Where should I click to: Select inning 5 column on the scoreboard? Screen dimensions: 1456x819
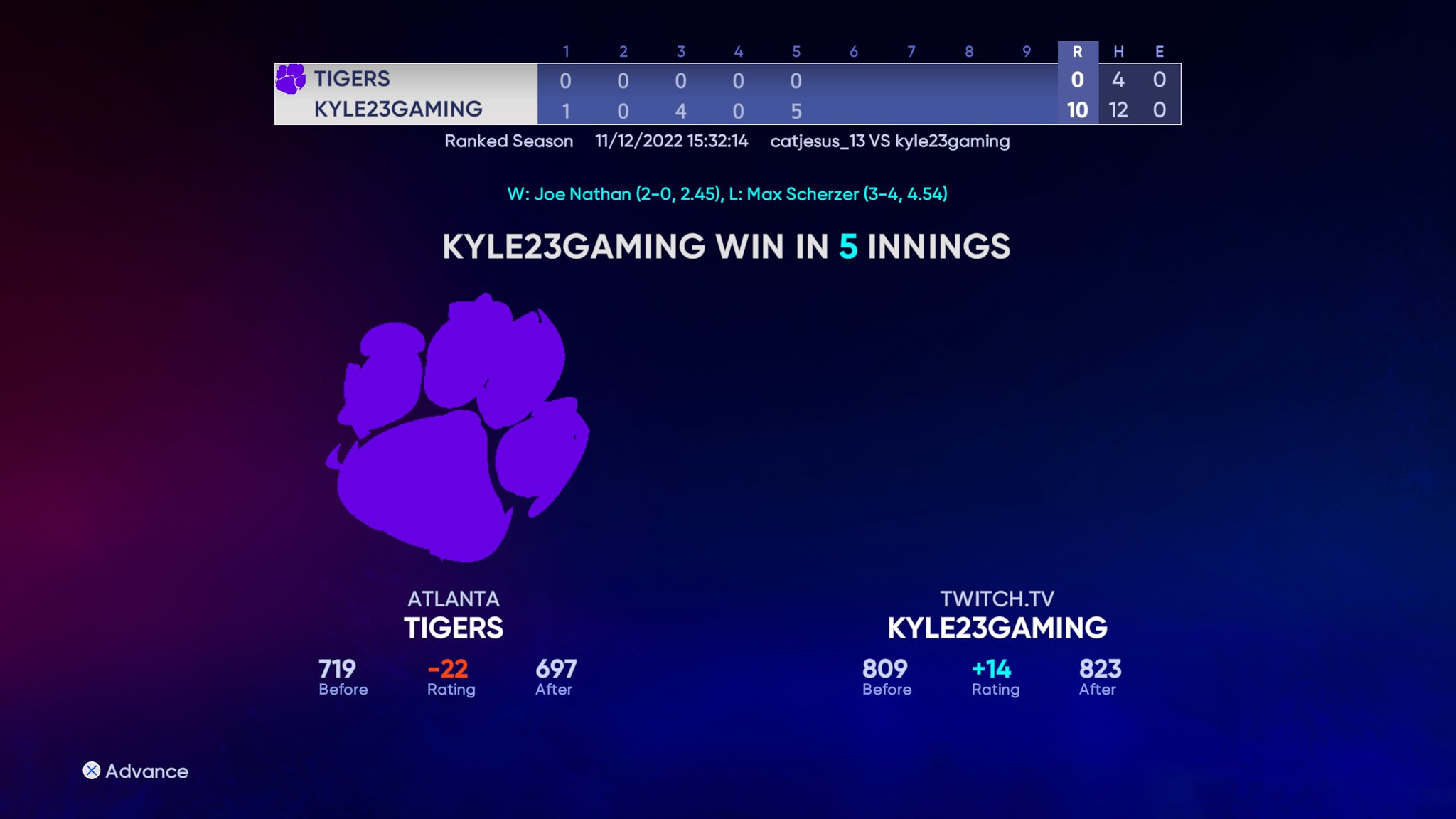pyautogui.click(x=796, y=50)
